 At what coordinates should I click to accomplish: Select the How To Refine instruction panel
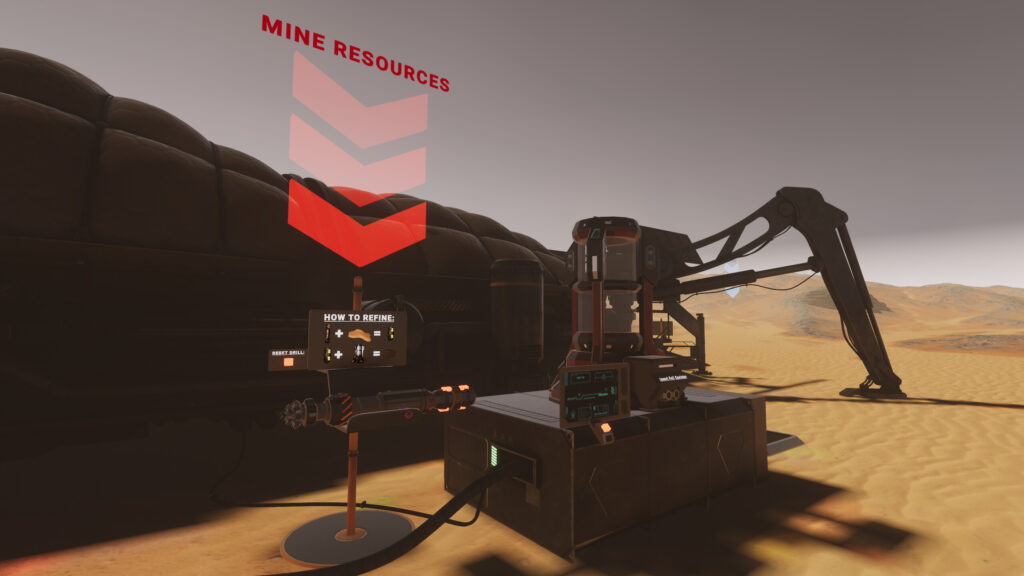358,338
